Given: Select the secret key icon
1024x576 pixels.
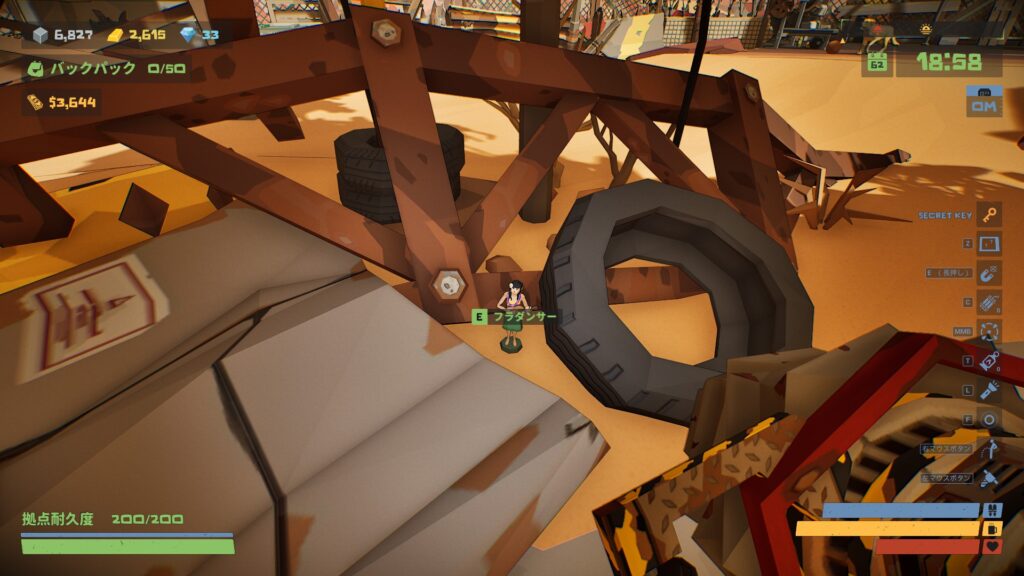Looking at the screenshot, I should (x=989, y=215).
